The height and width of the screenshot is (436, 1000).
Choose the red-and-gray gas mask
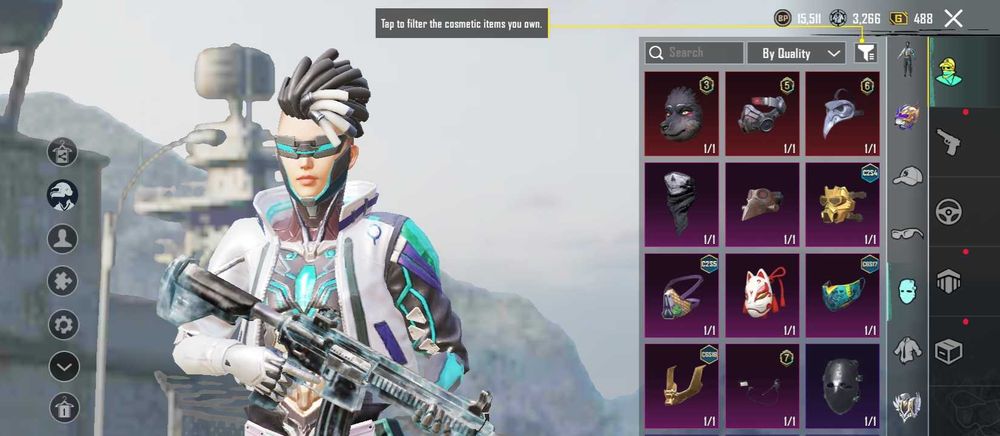coord(762,113)
